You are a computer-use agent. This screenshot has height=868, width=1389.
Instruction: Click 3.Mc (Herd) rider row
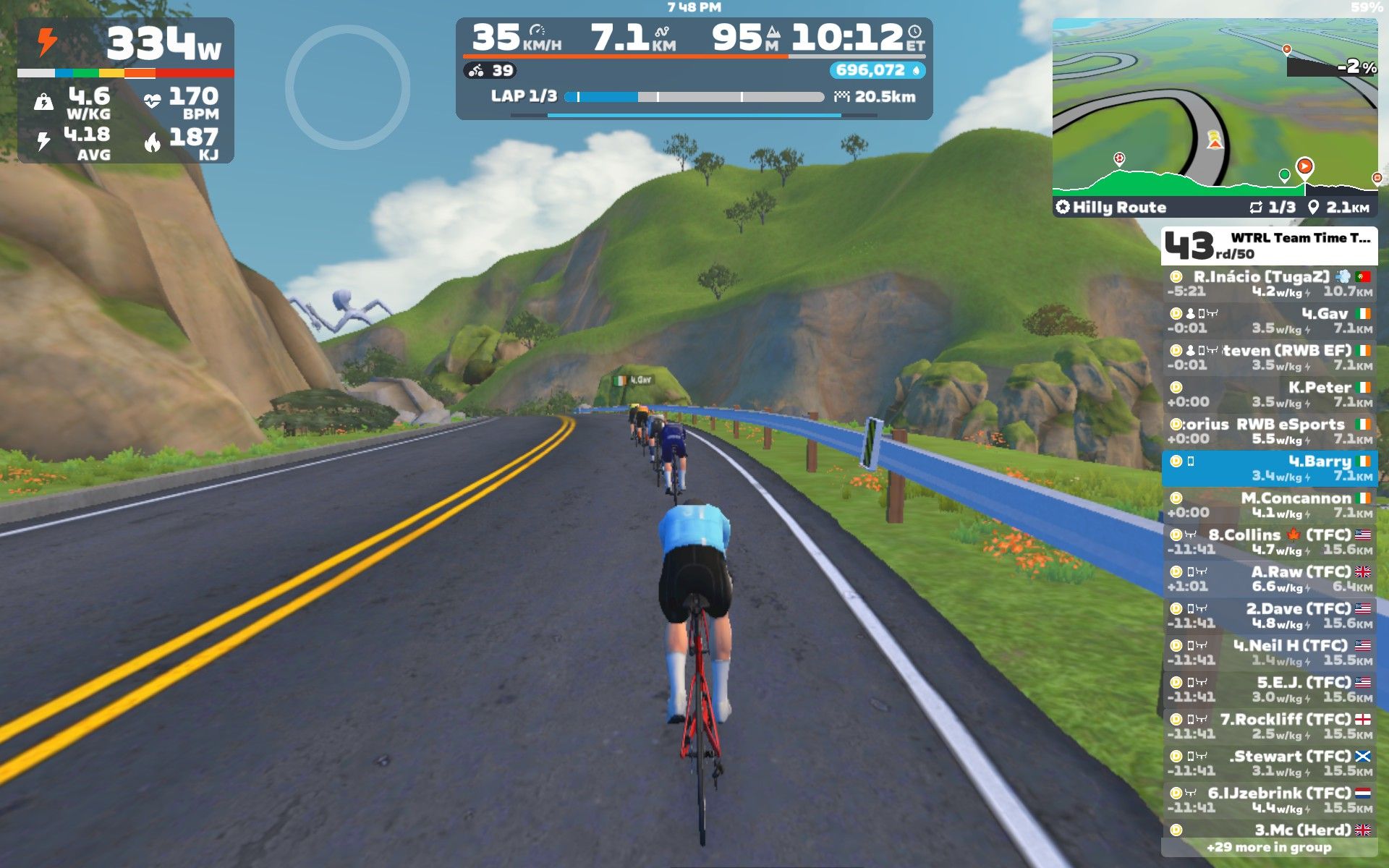pyautogui.click(x=1269, y=829)
